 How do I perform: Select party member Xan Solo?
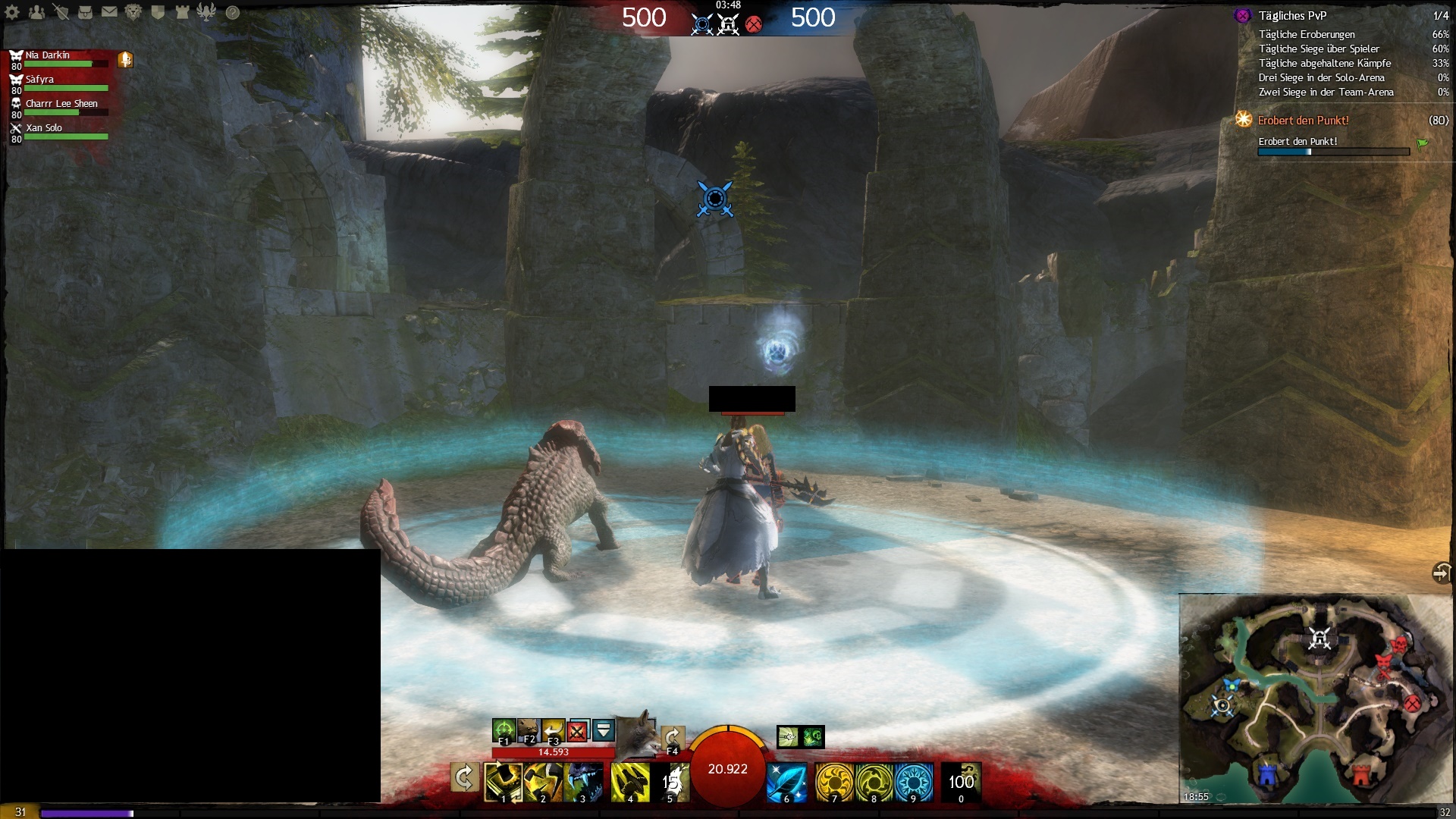coord(44,128)
